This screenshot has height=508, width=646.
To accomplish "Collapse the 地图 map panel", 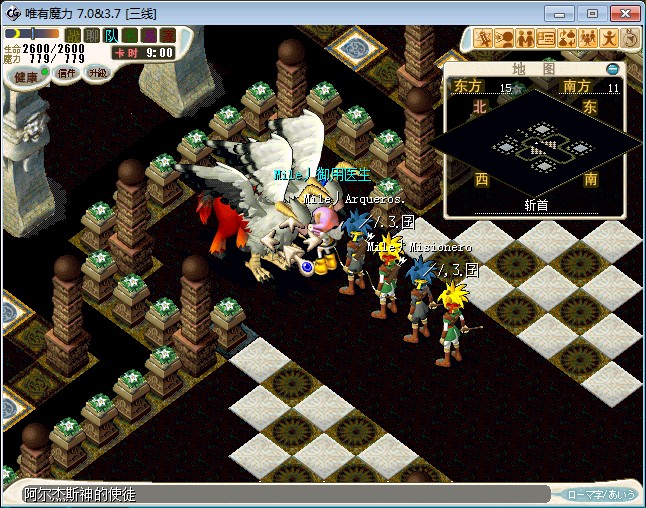I will pos(613,69).
